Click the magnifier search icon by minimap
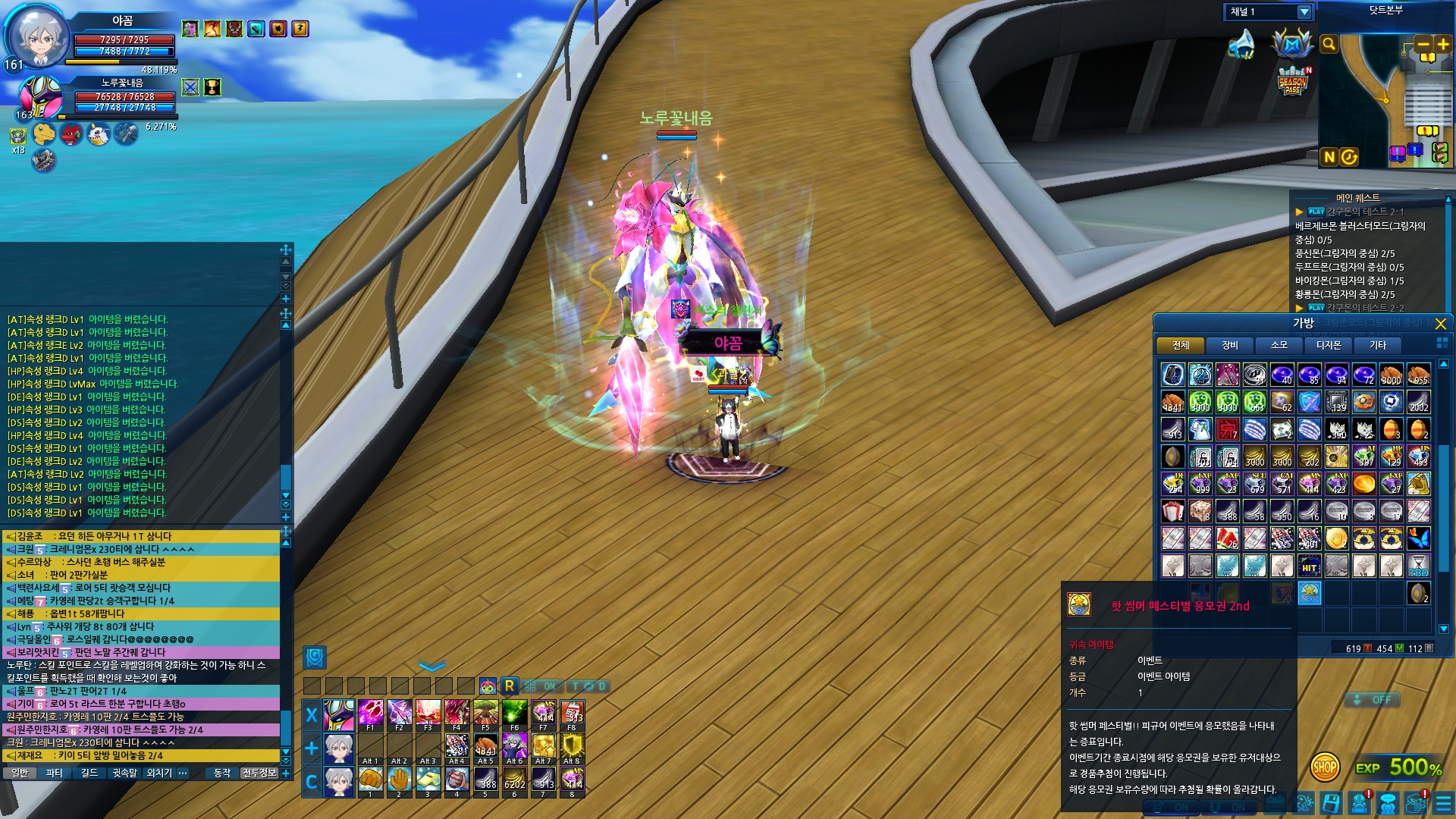Image resolution: width=1456 pixels, height=819 pixels. [x=1329, y=45]
